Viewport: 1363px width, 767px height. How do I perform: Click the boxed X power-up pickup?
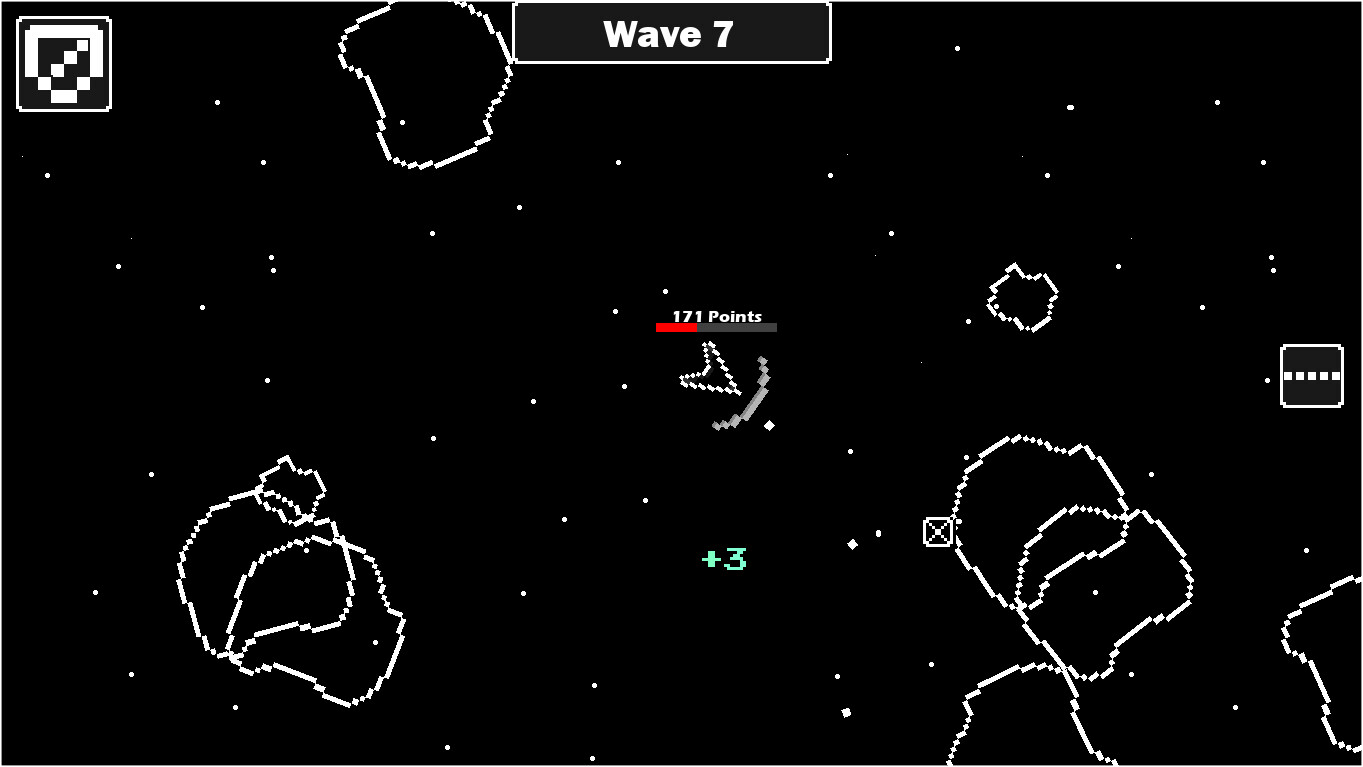(x=936, y=531)
